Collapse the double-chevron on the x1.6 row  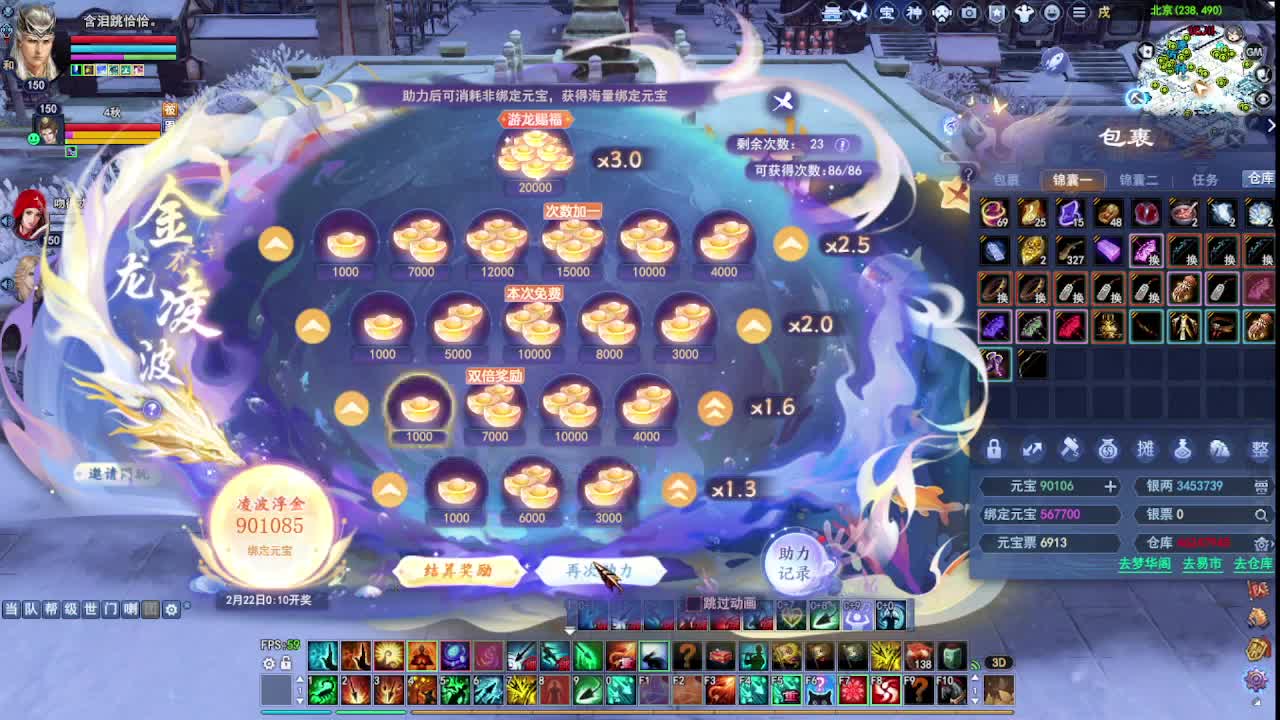pyautogui.click(x=712, y=407)
